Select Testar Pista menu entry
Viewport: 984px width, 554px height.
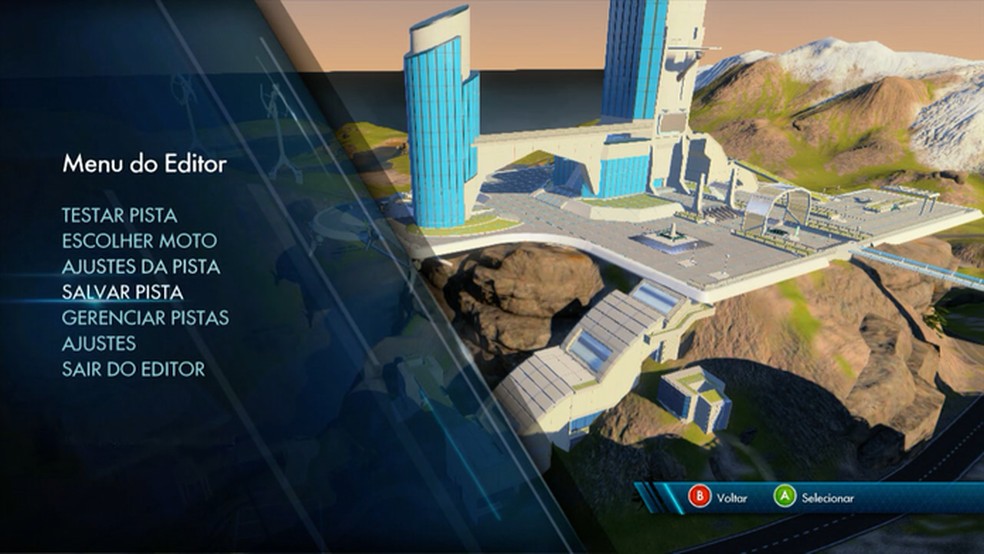pyautogui.click(x=119, y=215)
